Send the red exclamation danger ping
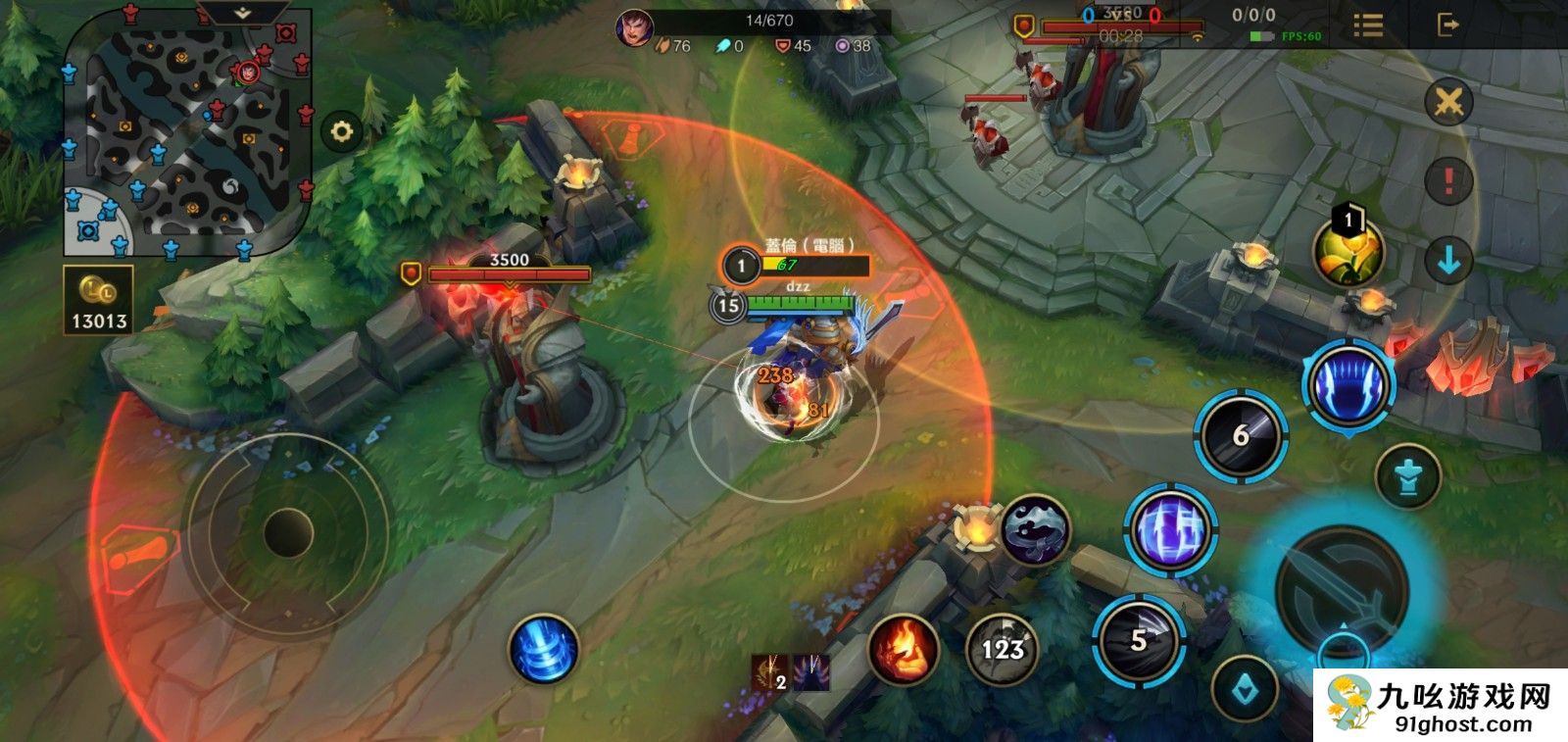This screenshot has height=742, width=1568. 1448,181
